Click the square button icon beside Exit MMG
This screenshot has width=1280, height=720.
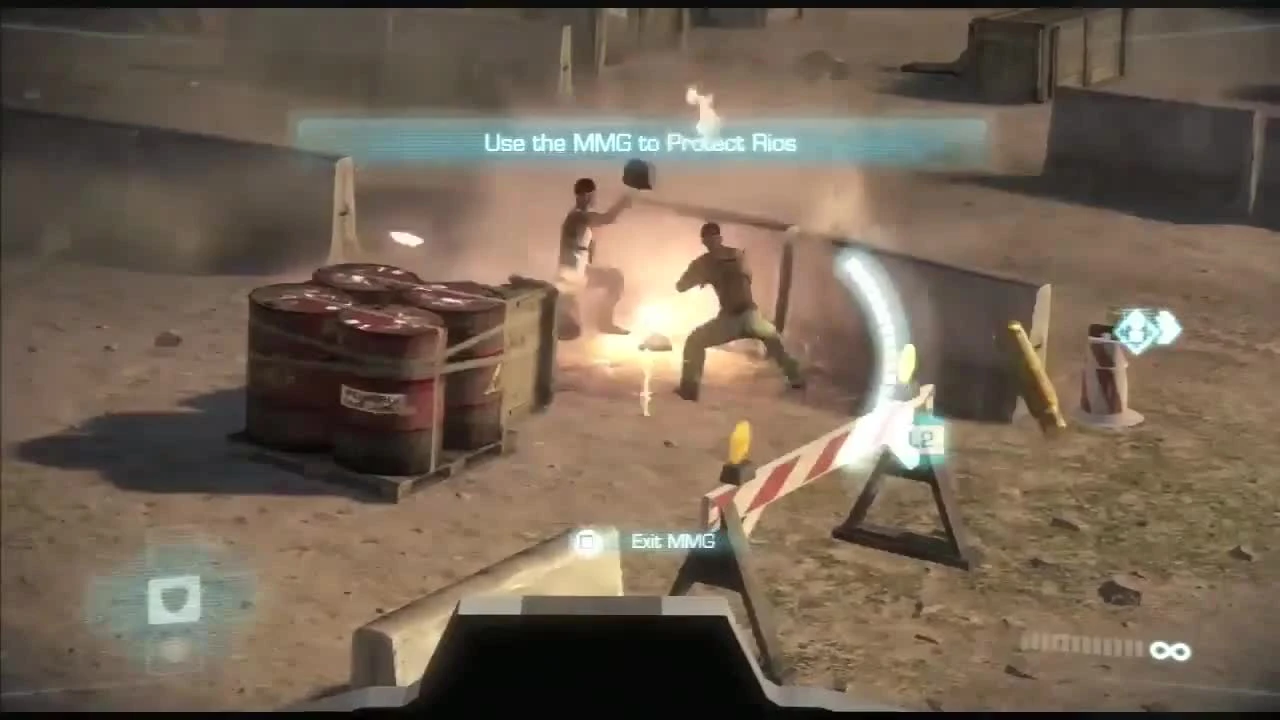(586, 541)
